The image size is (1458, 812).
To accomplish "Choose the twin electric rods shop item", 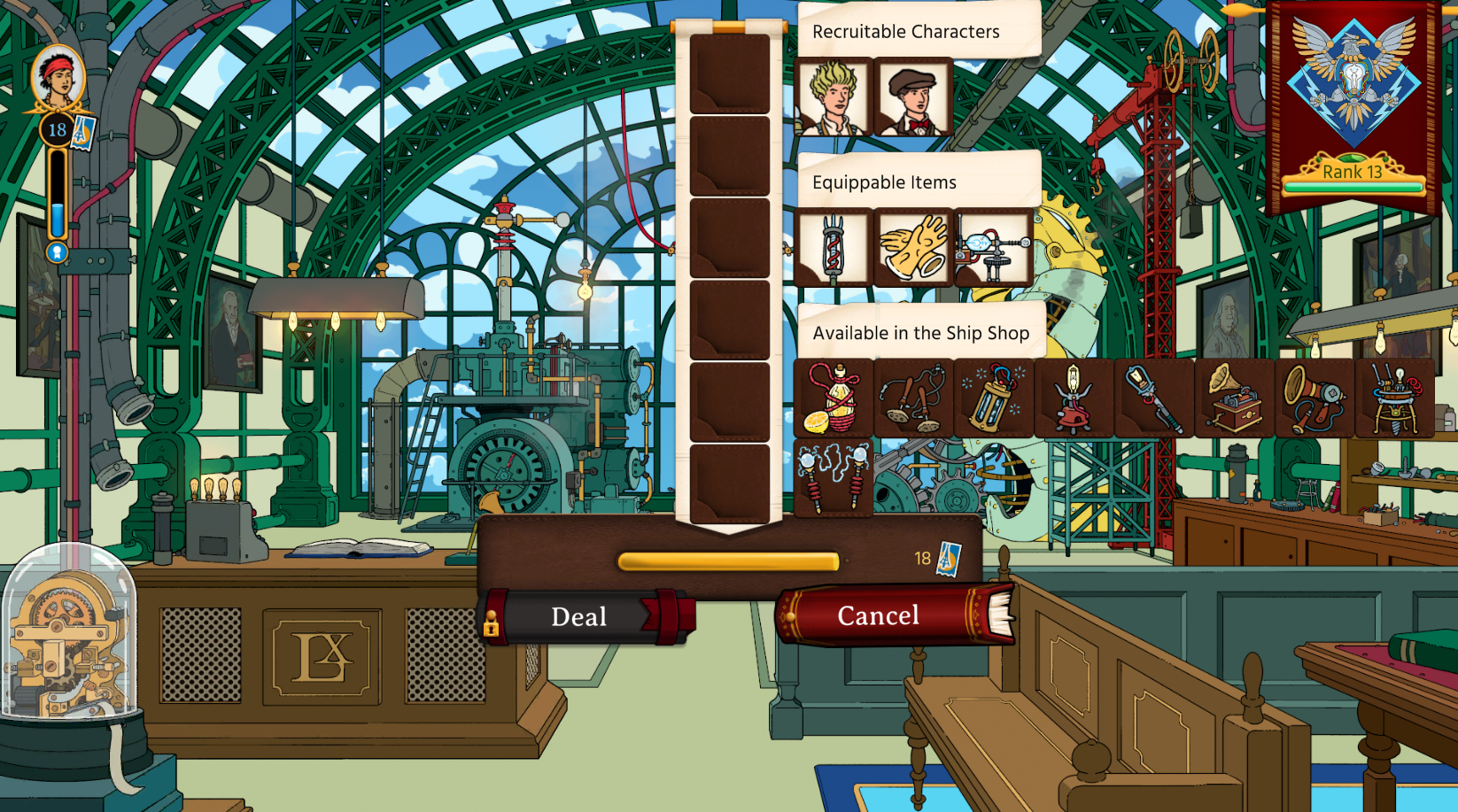I will 833,479.
